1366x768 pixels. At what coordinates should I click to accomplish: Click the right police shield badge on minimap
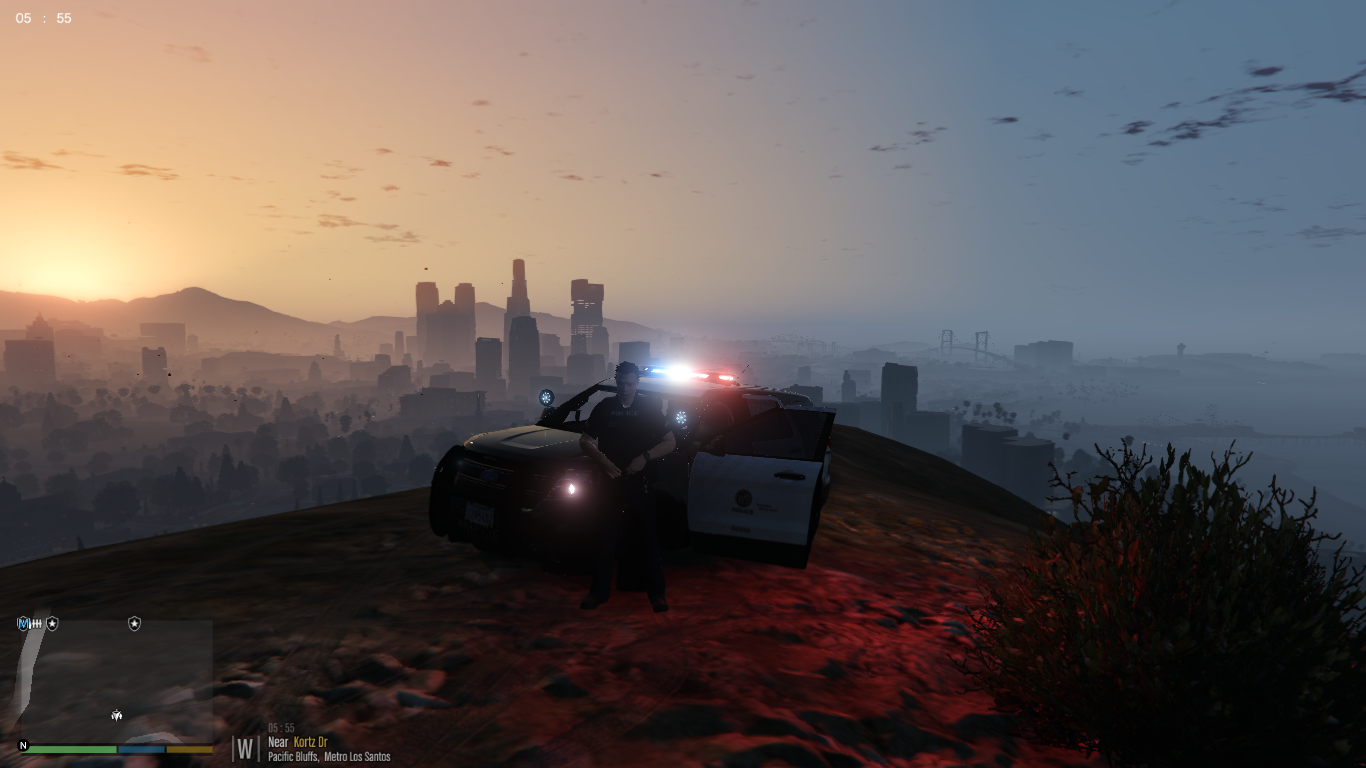[x=134, y=623]
